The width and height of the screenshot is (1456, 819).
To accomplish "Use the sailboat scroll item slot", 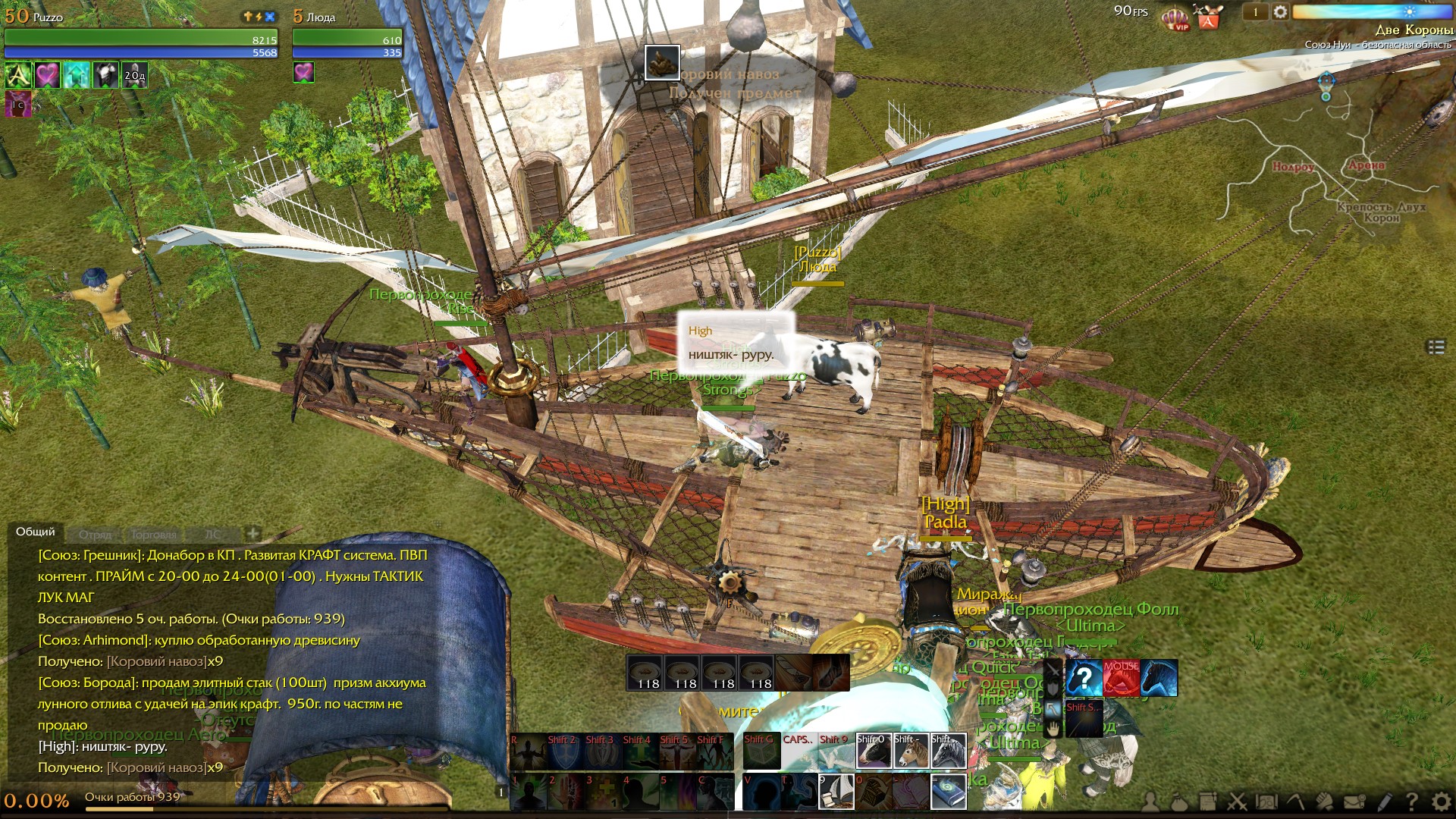I will [836, 792].
